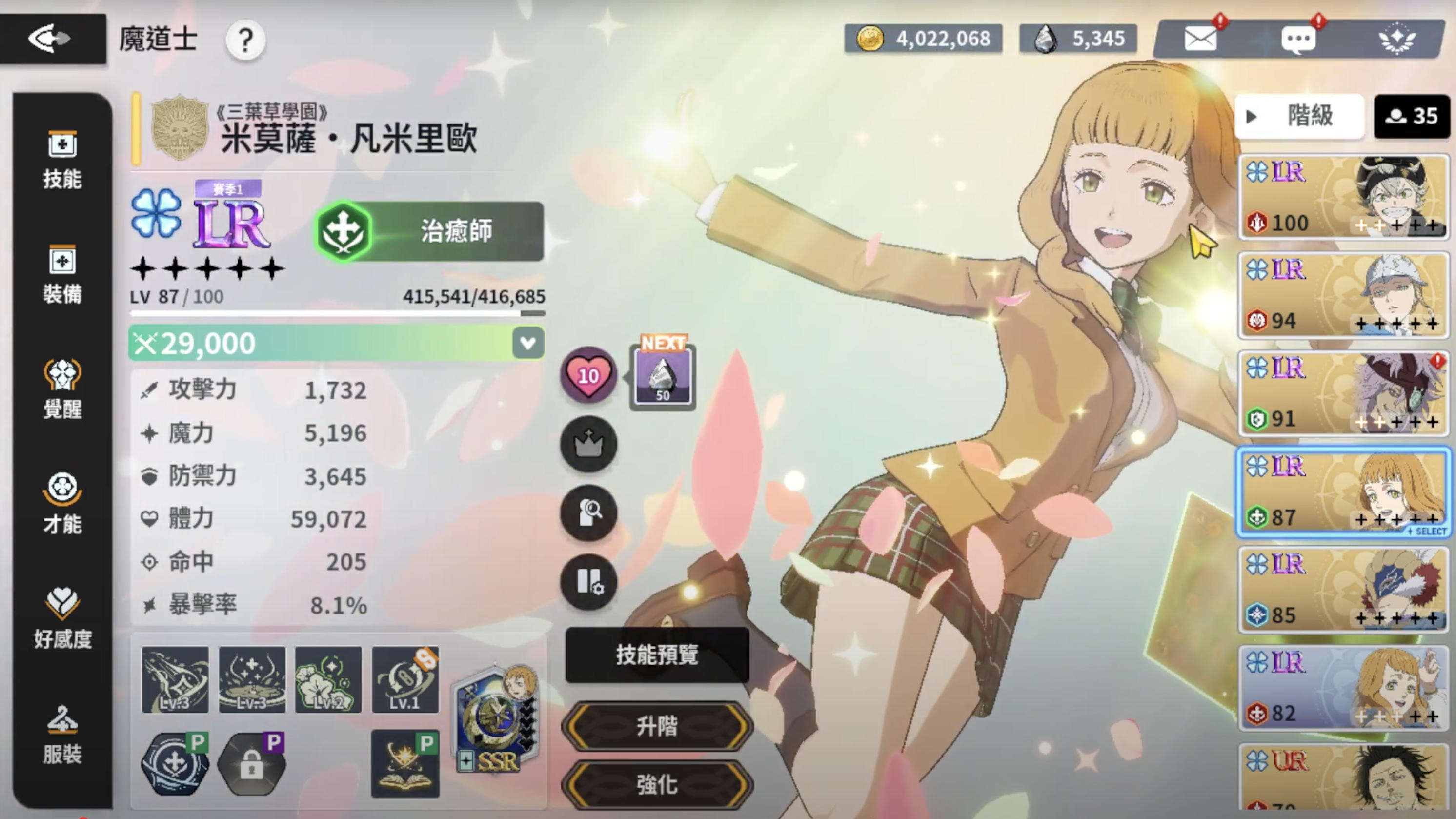Click the pink heart bond level icon
The width and height of the screenshot is (1456, 819).
pos(588,375)
